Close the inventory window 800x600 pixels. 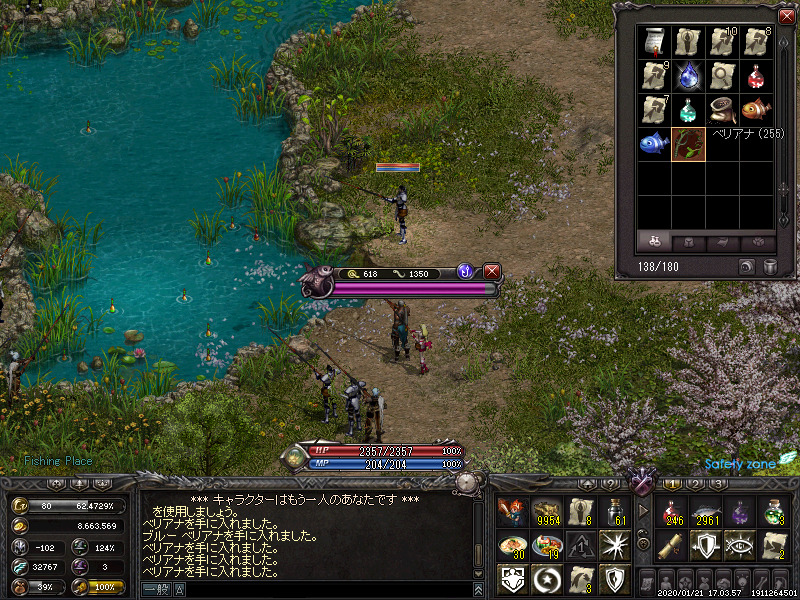pos(785,17)
